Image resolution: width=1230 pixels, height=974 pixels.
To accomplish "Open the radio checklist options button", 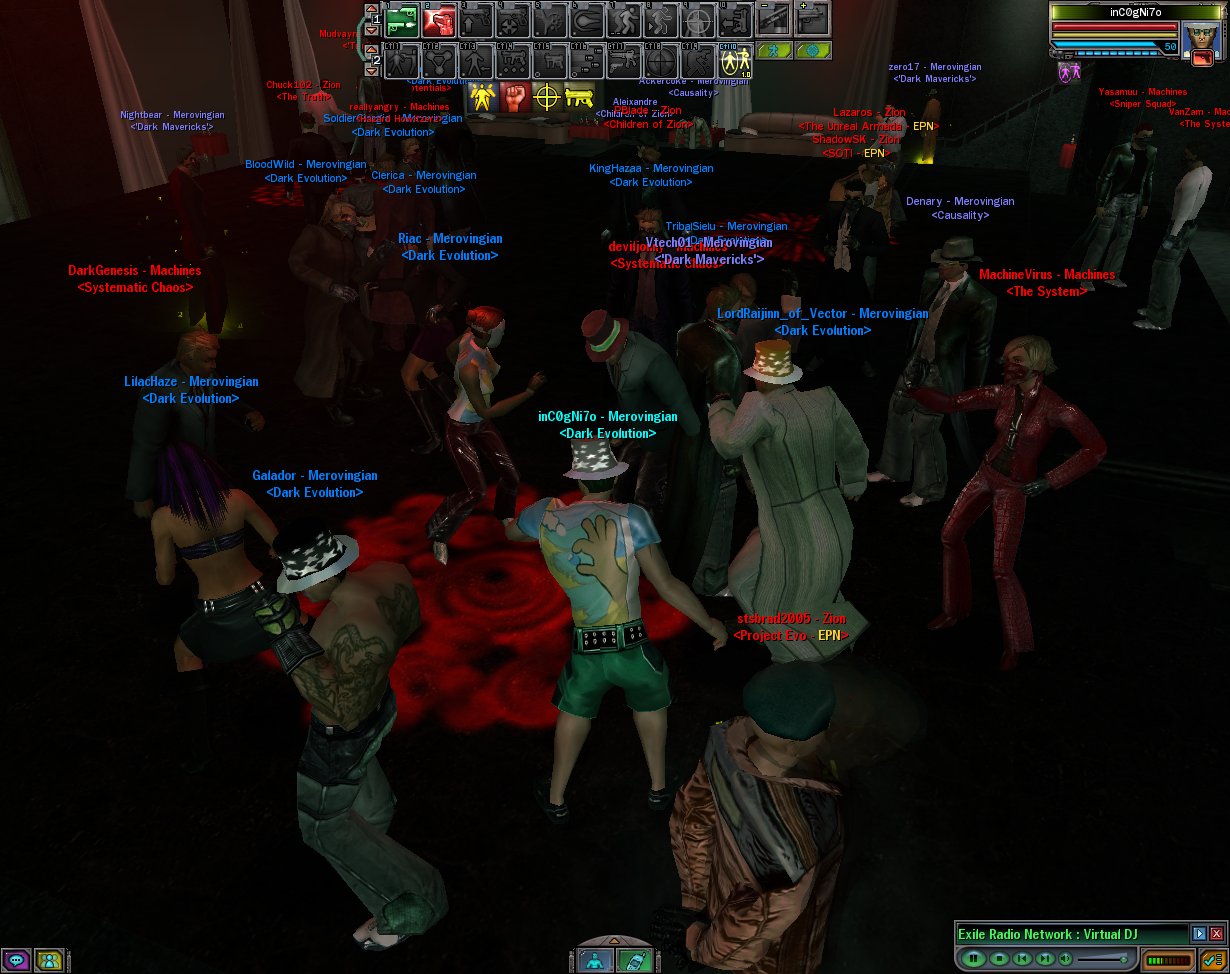I will point(1211,959).
